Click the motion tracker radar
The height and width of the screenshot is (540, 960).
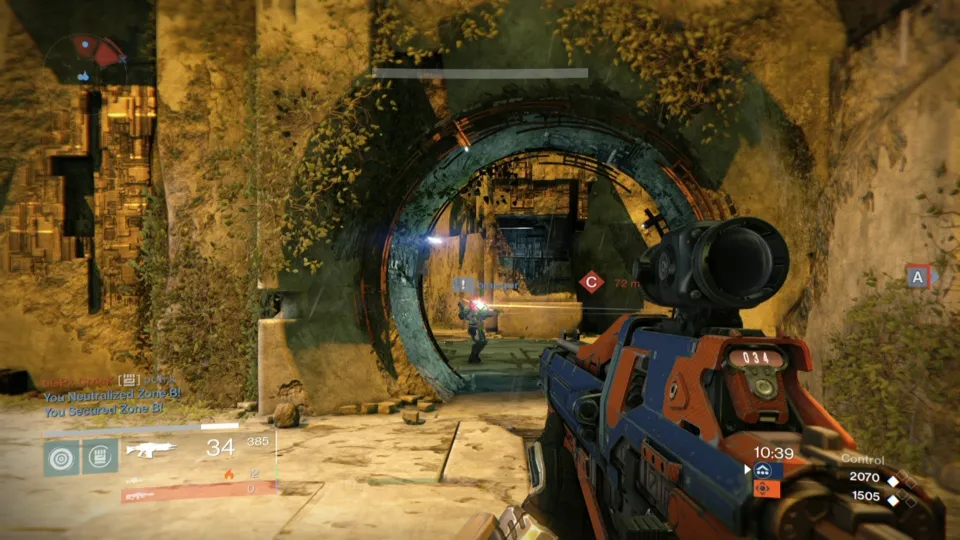coord(87,60)
